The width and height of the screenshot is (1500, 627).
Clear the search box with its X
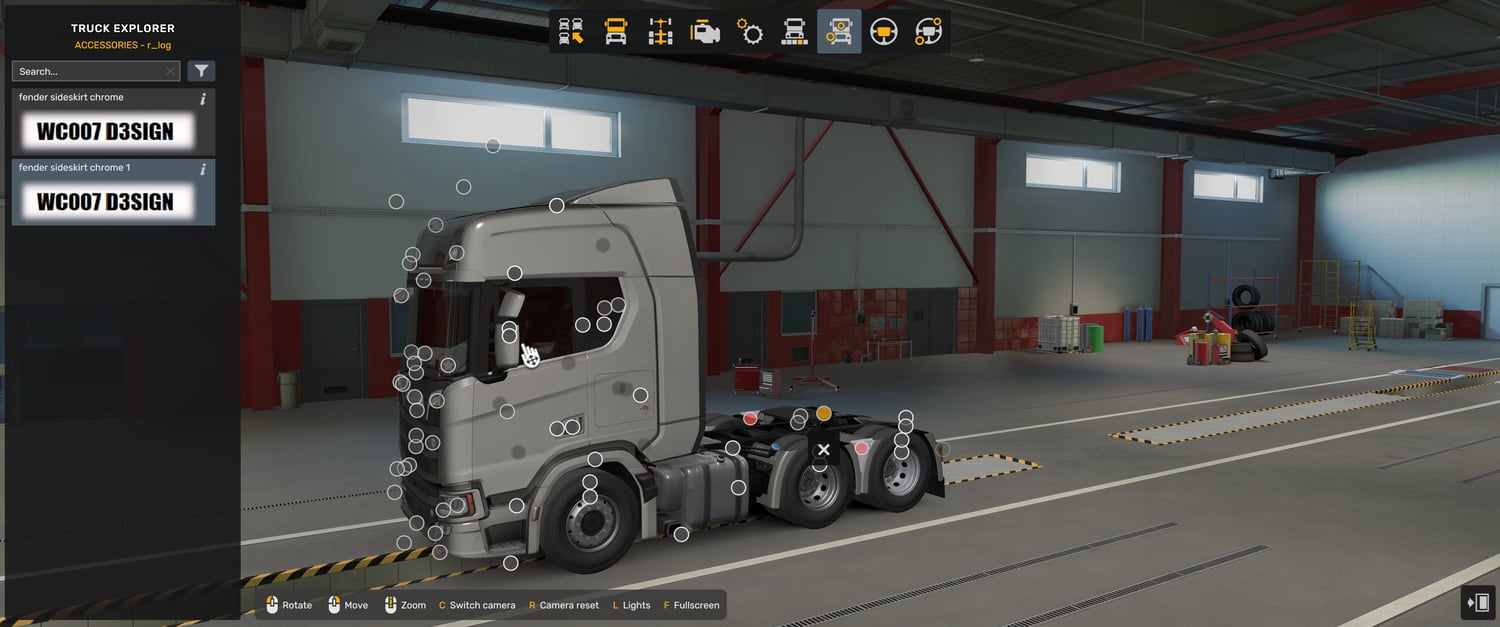[170, 71]
